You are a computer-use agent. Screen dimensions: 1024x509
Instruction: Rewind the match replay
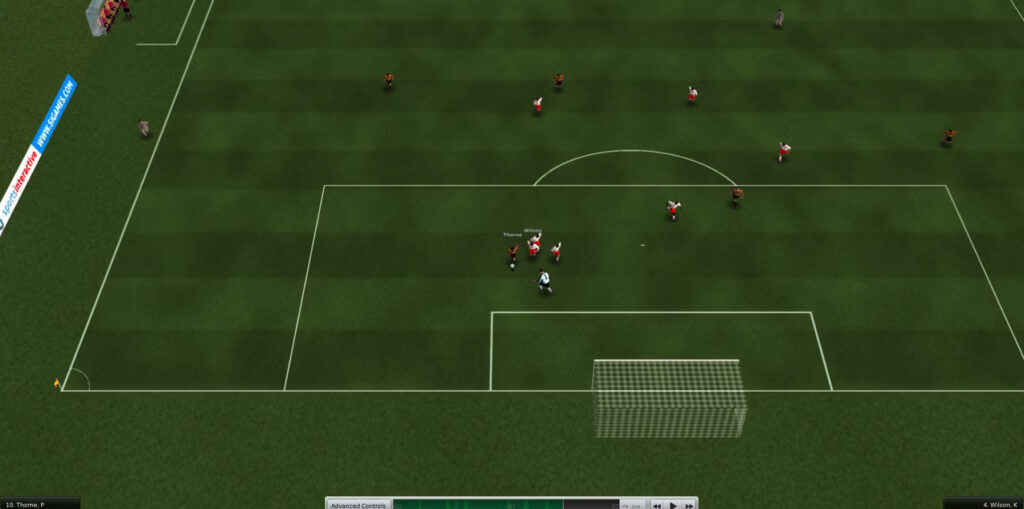coord(657,505)
